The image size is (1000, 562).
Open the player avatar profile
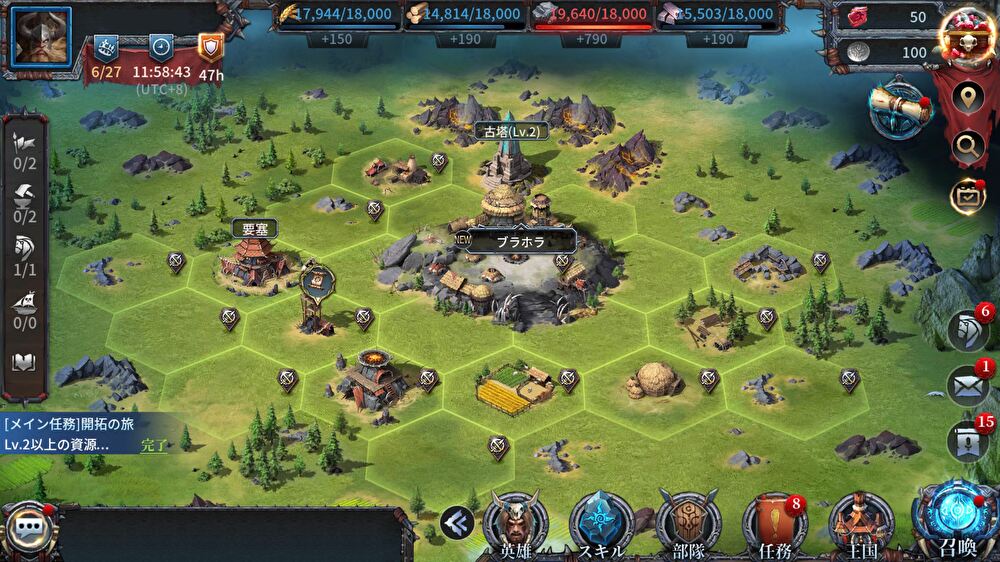coord(41,36)
